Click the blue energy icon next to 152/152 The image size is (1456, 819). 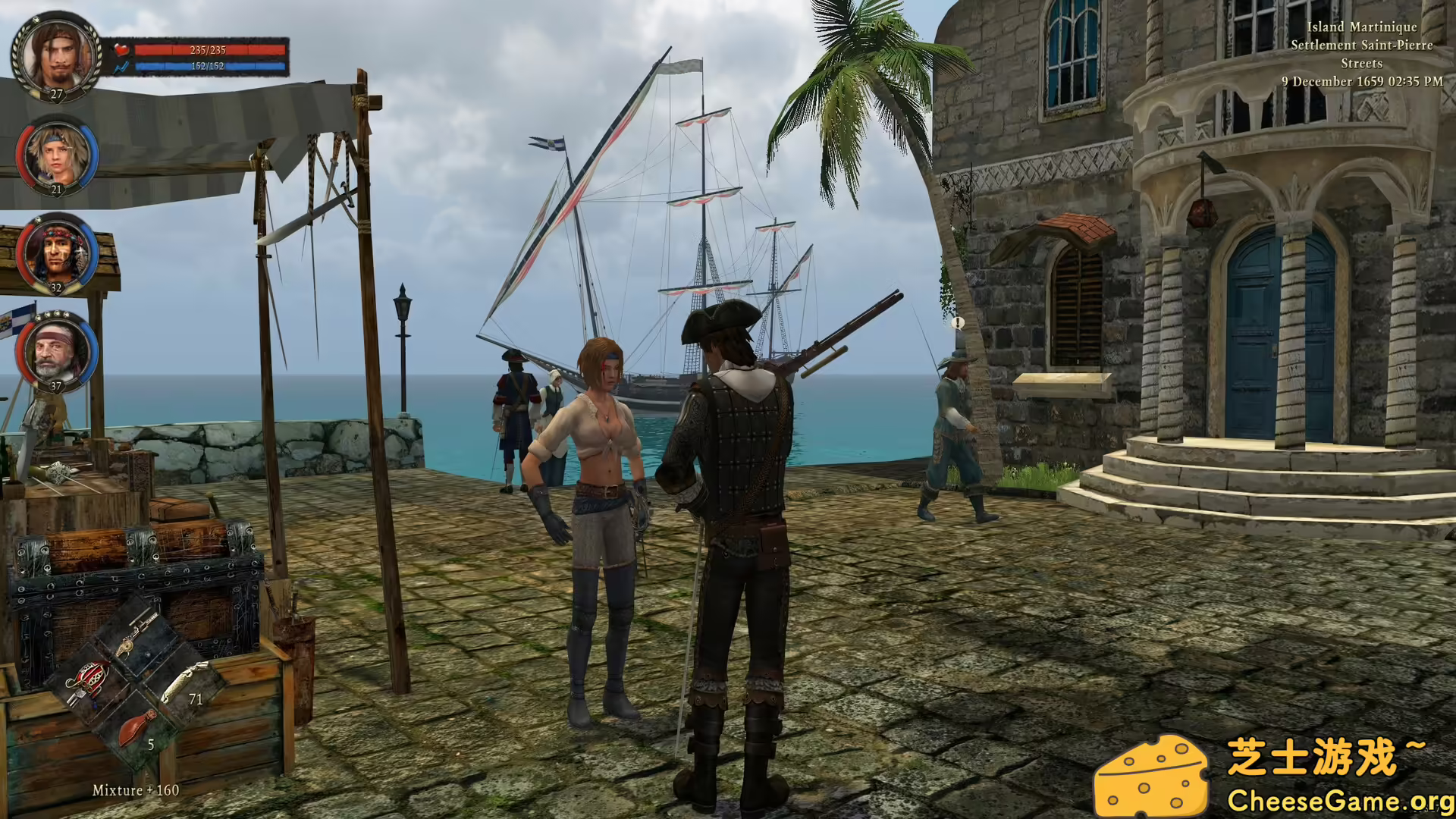[121, 67]
